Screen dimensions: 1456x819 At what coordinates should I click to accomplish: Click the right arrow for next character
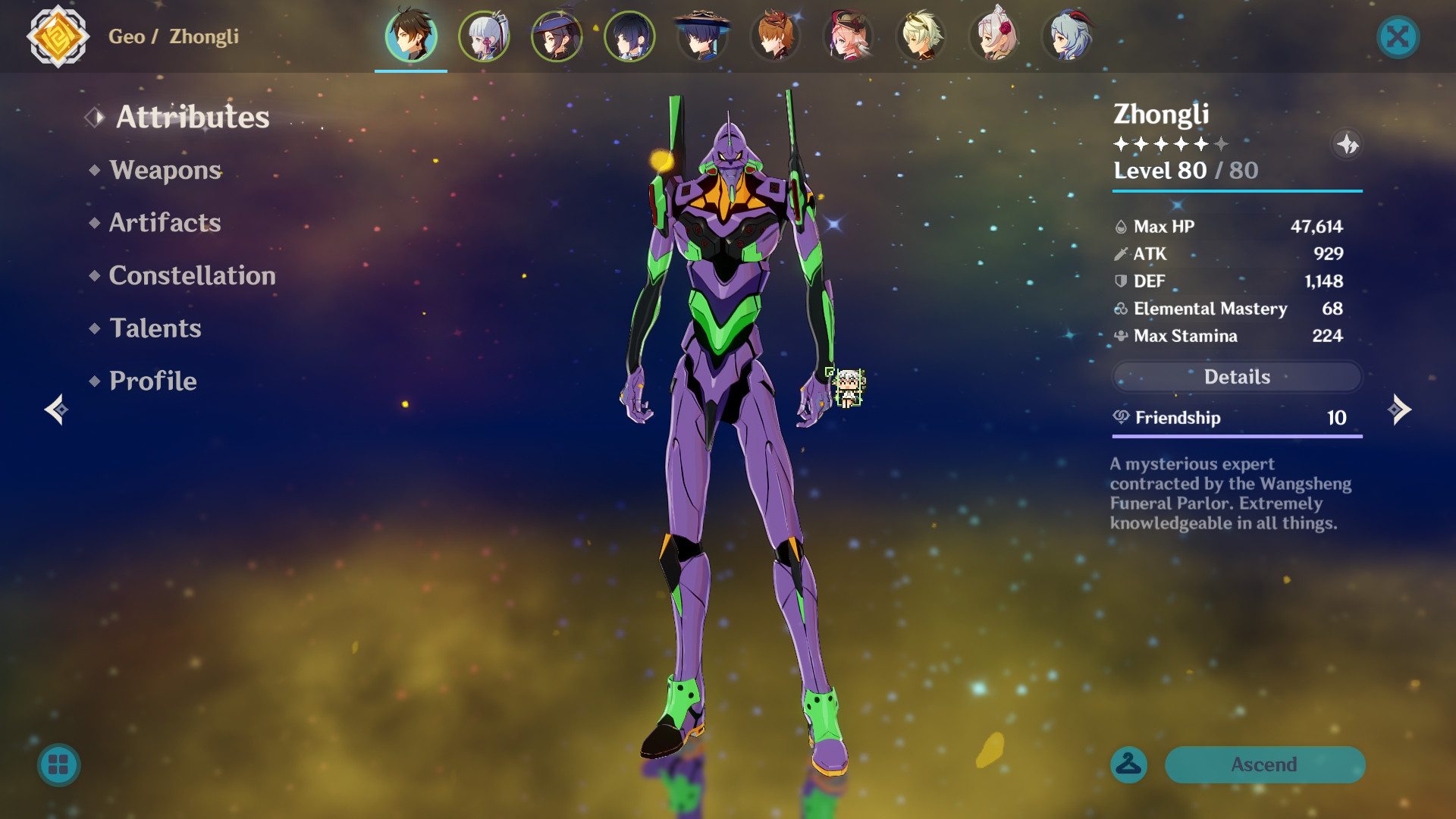point(1400,409)
